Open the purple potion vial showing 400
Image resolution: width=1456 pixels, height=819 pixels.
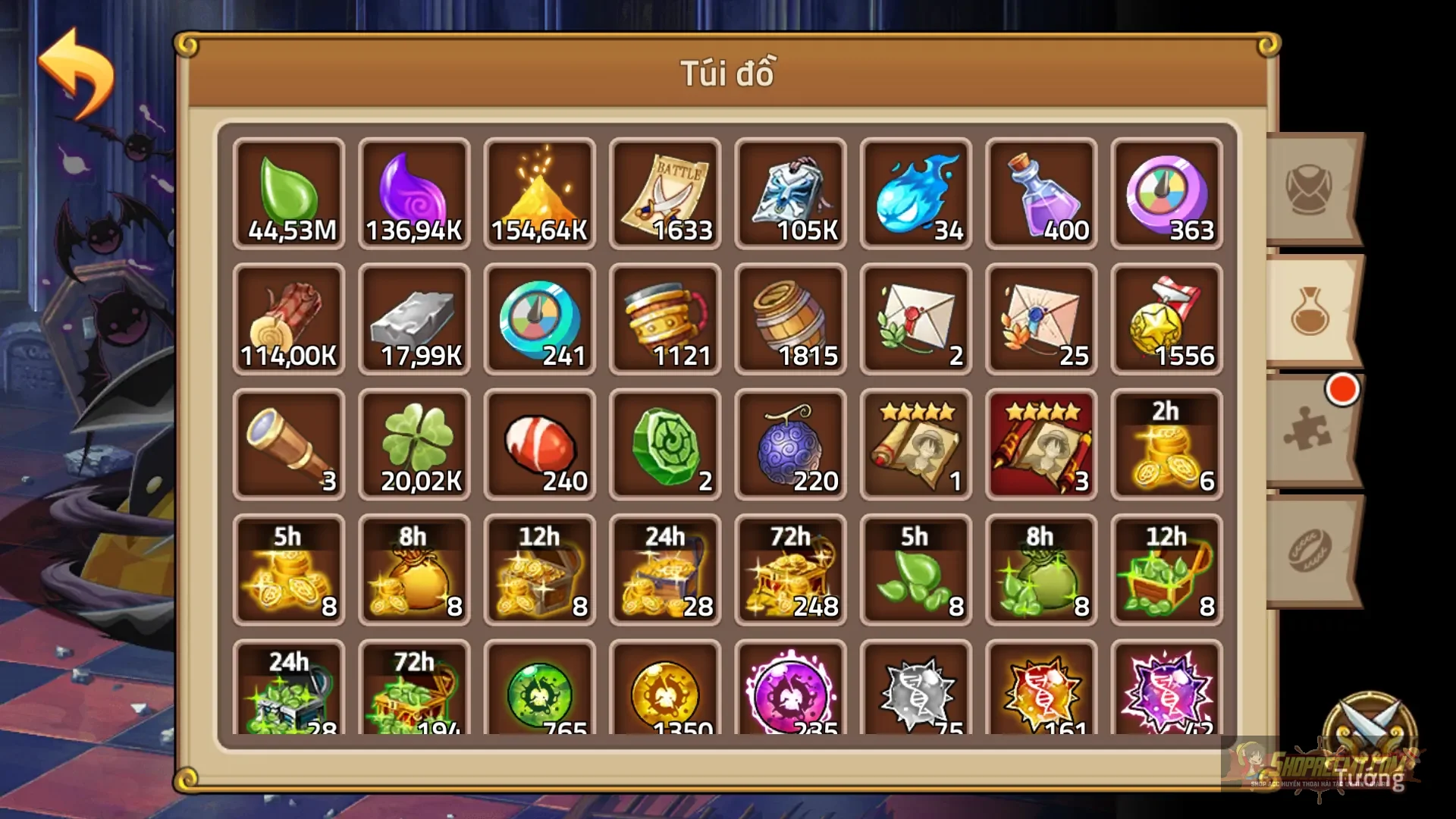click(x=1041, y=193)
